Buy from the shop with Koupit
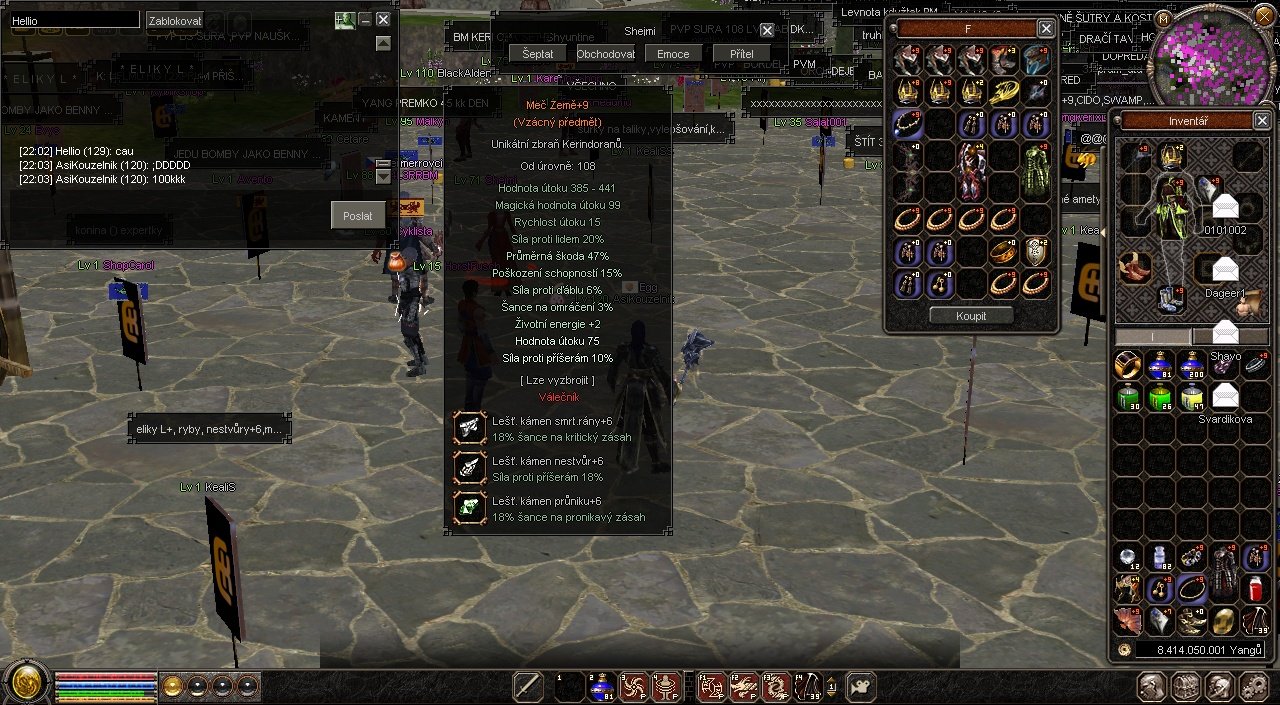1280x705 pixels. click(970, 316)
